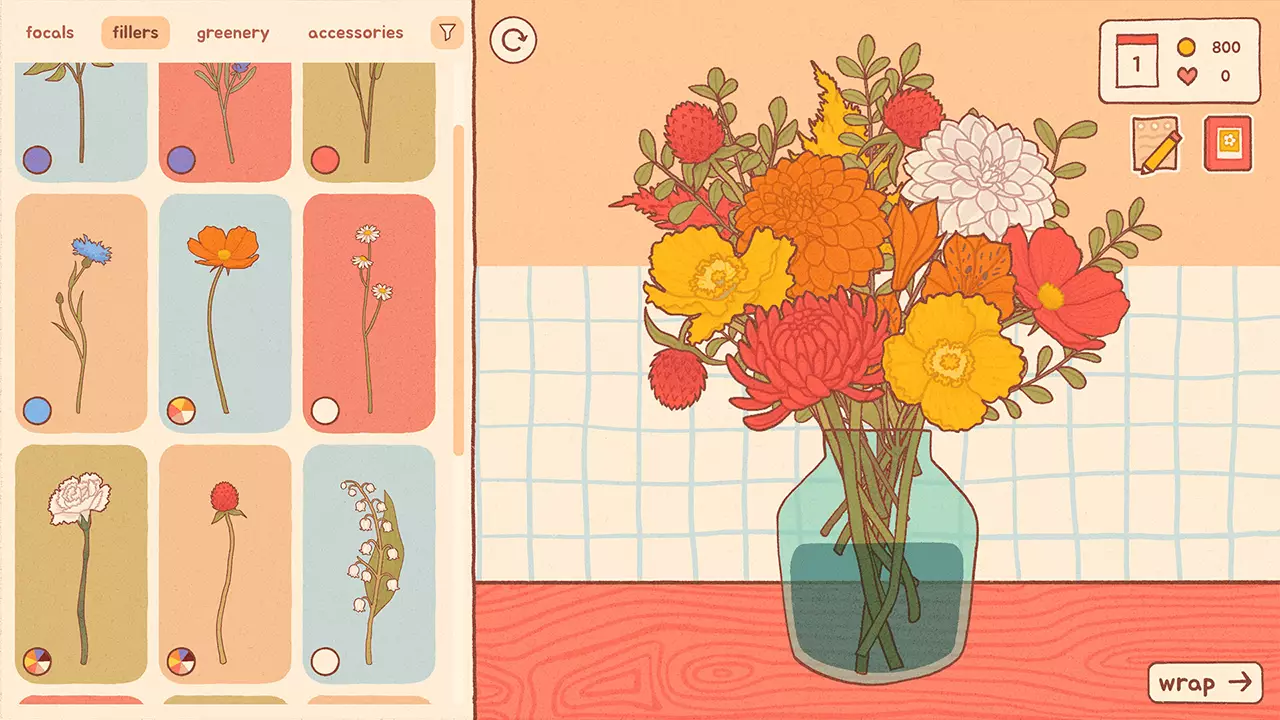Viewport: 1280px width, 720px height.
Task: Click the wrap button to finish the bouquet
Action: [x=1204, y=684]
